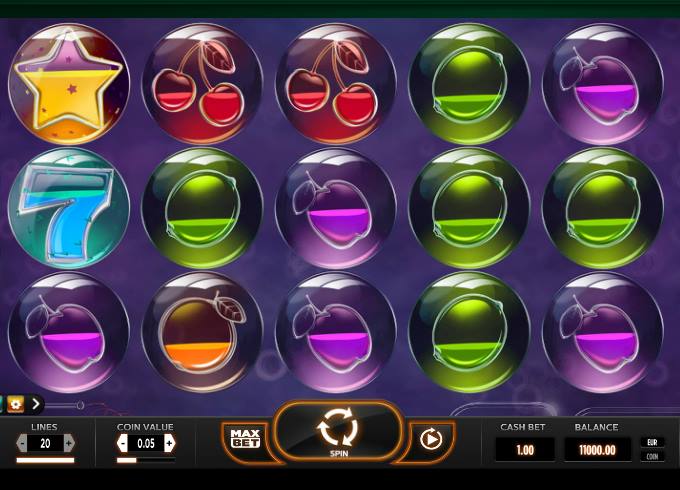This screenshot has height=490, width=680.
Task: Click the MAX BET button
Action: (245, 438)
